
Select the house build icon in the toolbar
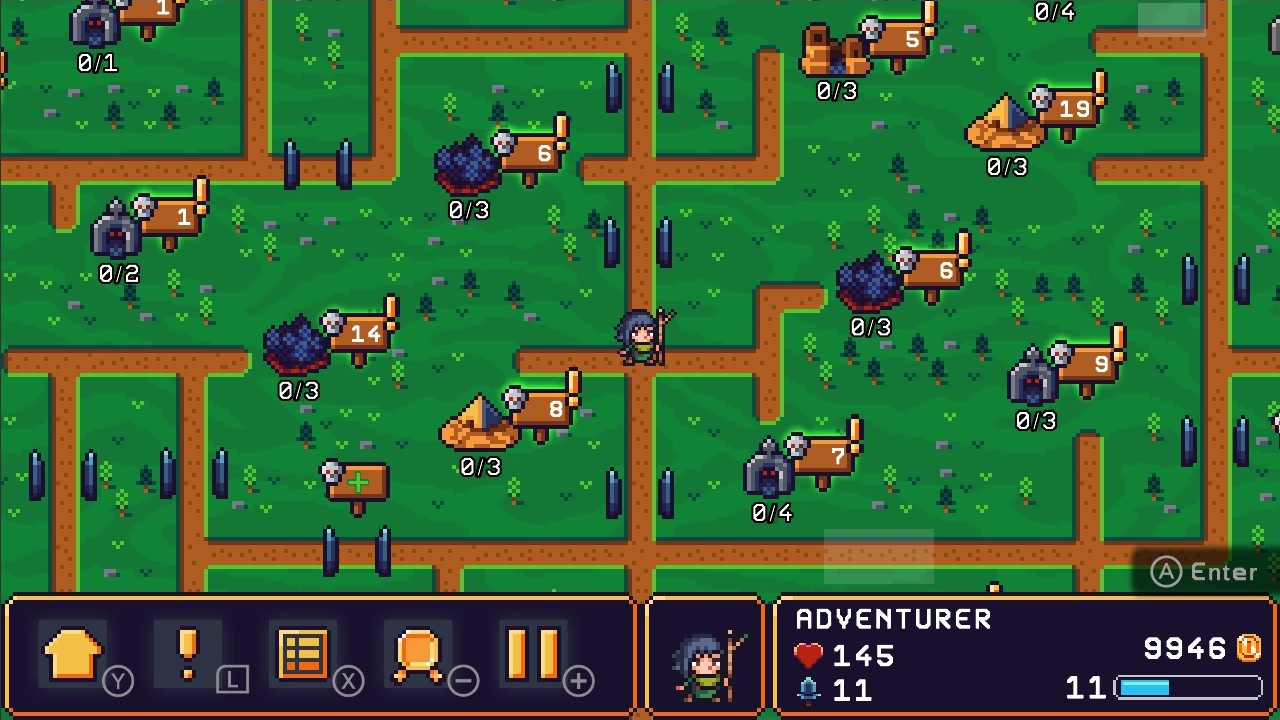[70, 655]
